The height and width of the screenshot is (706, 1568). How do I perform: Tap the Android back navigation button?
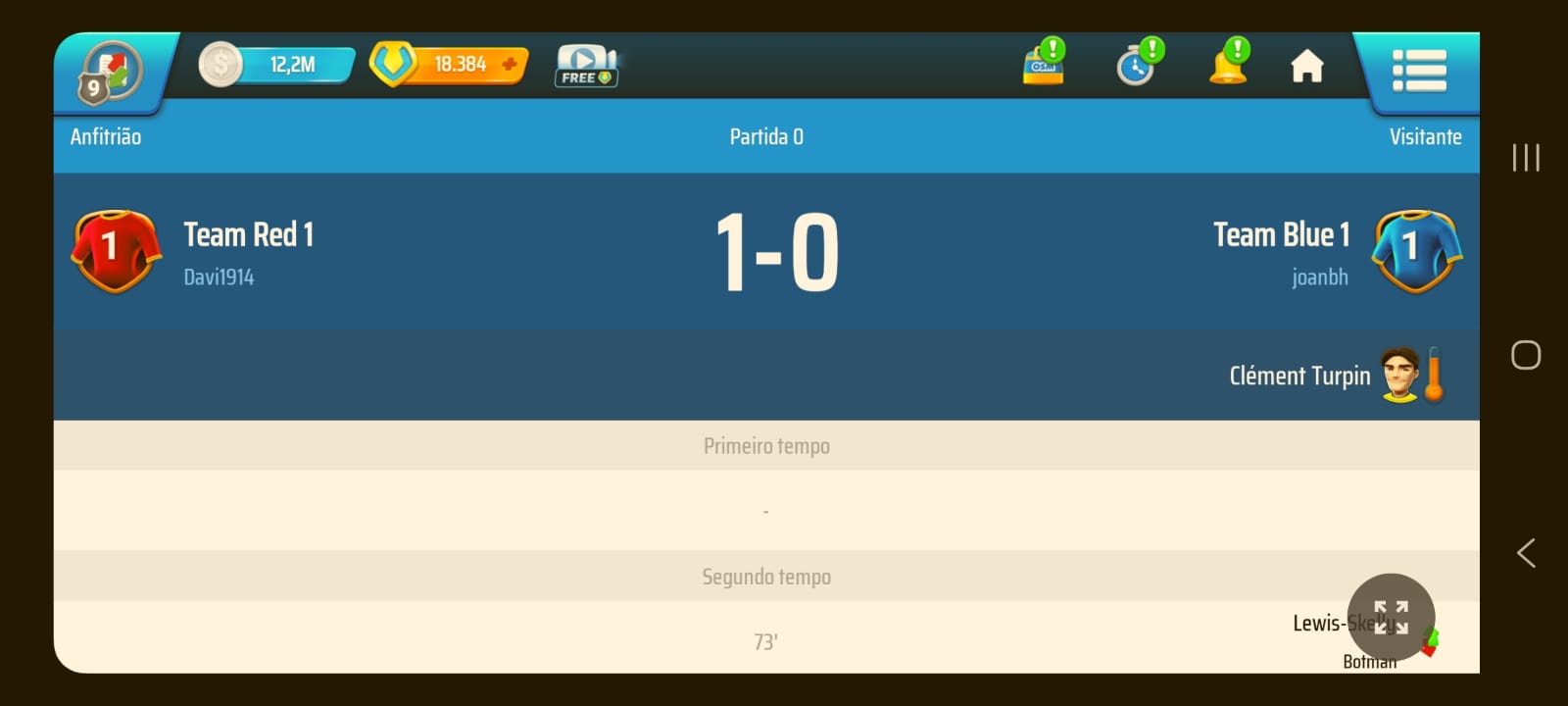(x=1526, y=553)
